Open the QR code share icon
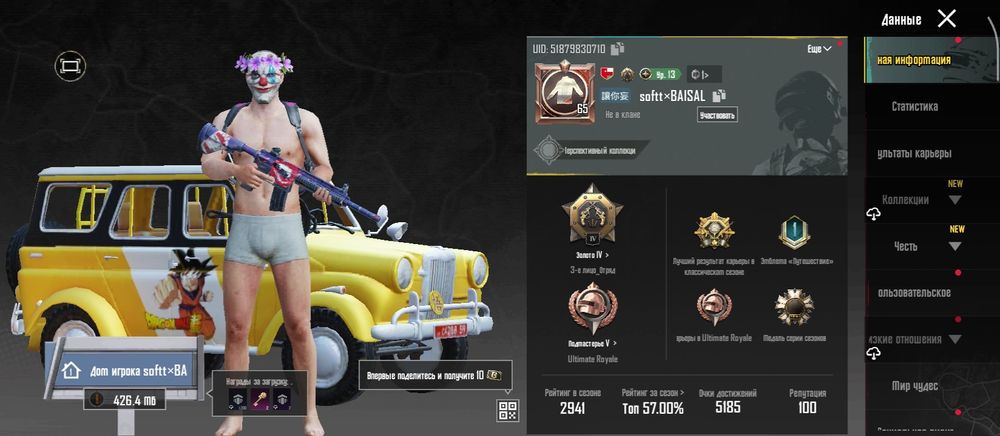Image resolution: width=1000 pixels, height=436 pixels. (507, 410)
